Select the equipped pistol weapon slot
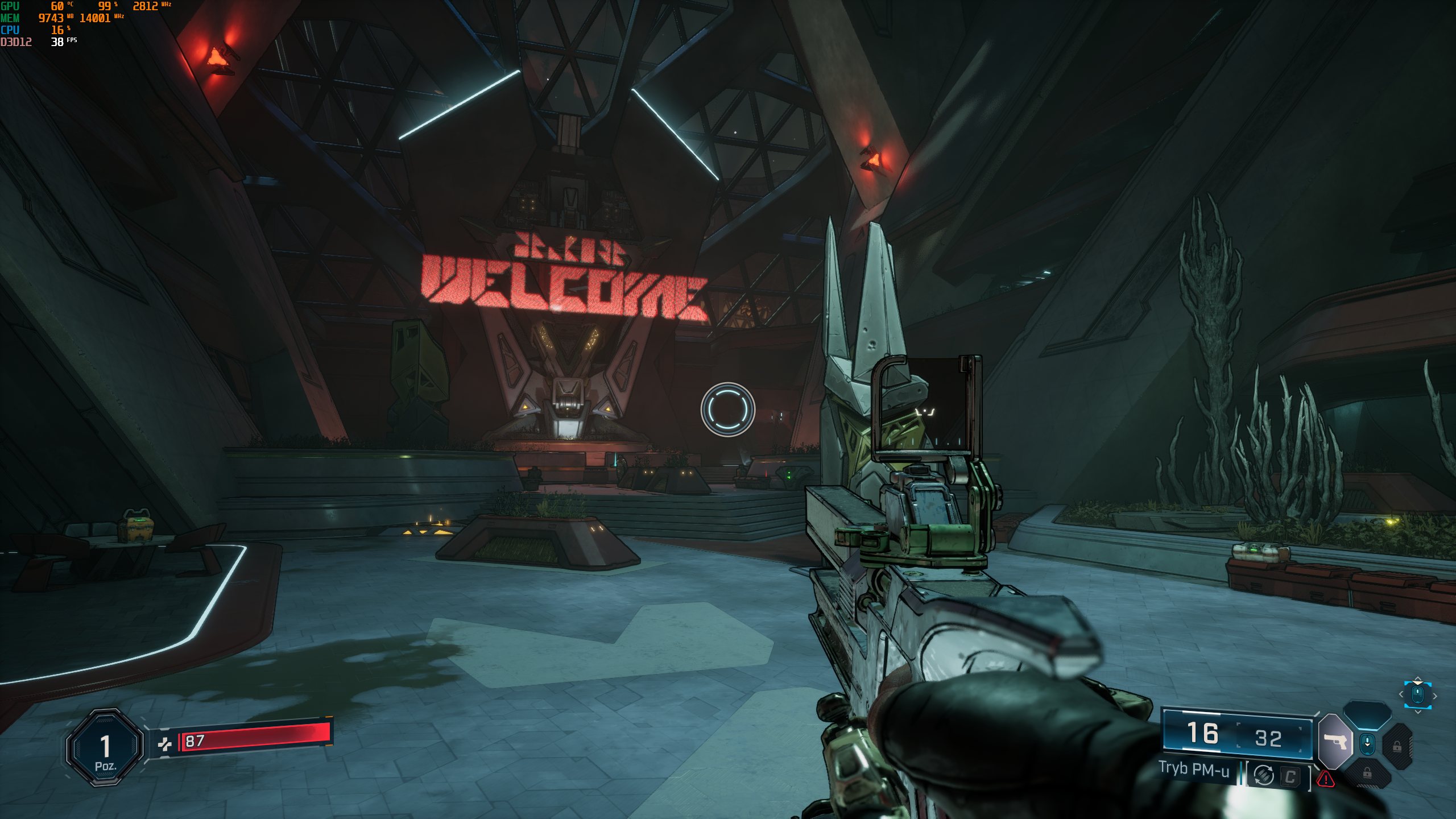This screenshot has height=819, width=1456. (x=1335, y=741)
